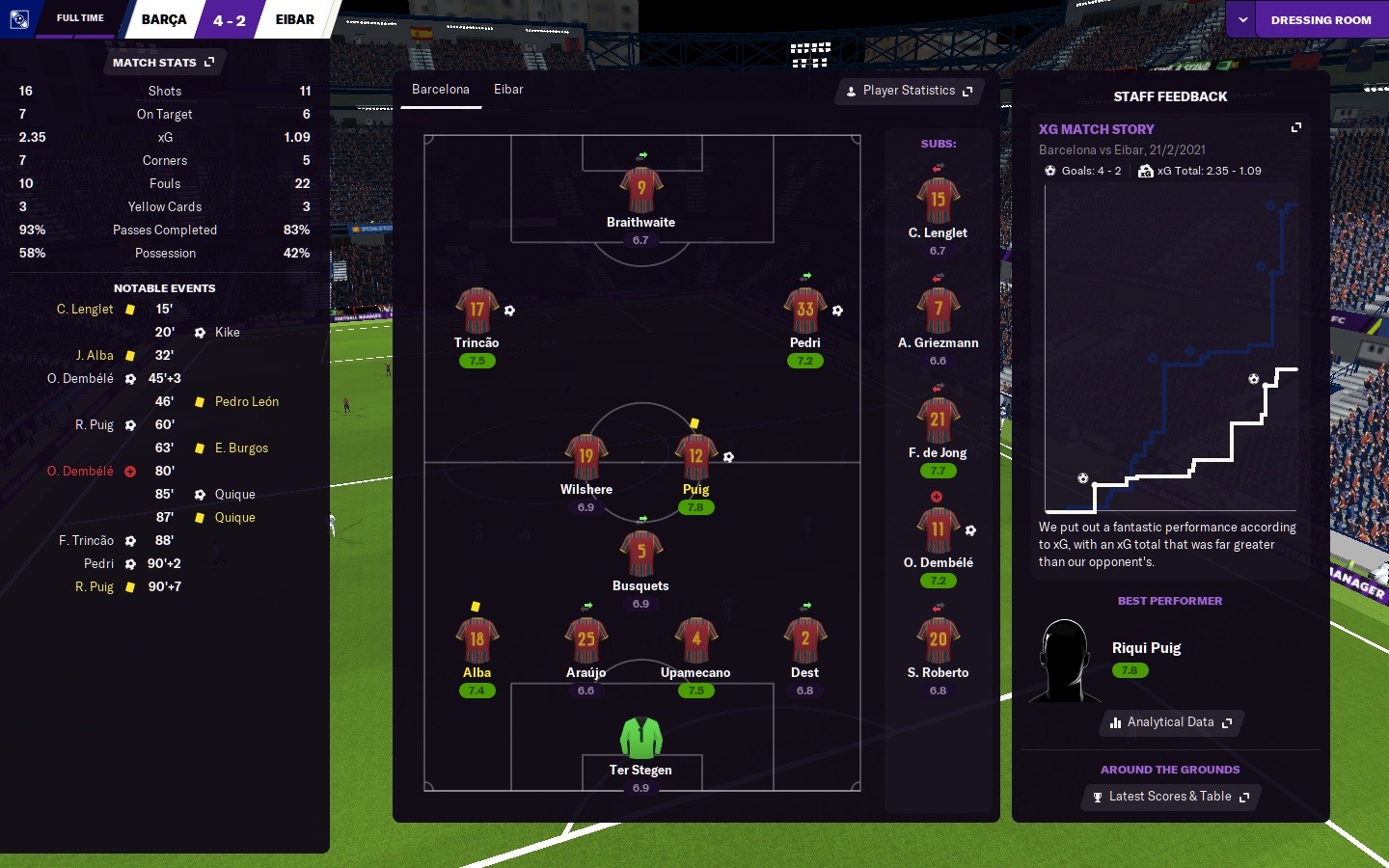Select substitute F. de Jong
The image size is (1389, 868).
(938, 421)
